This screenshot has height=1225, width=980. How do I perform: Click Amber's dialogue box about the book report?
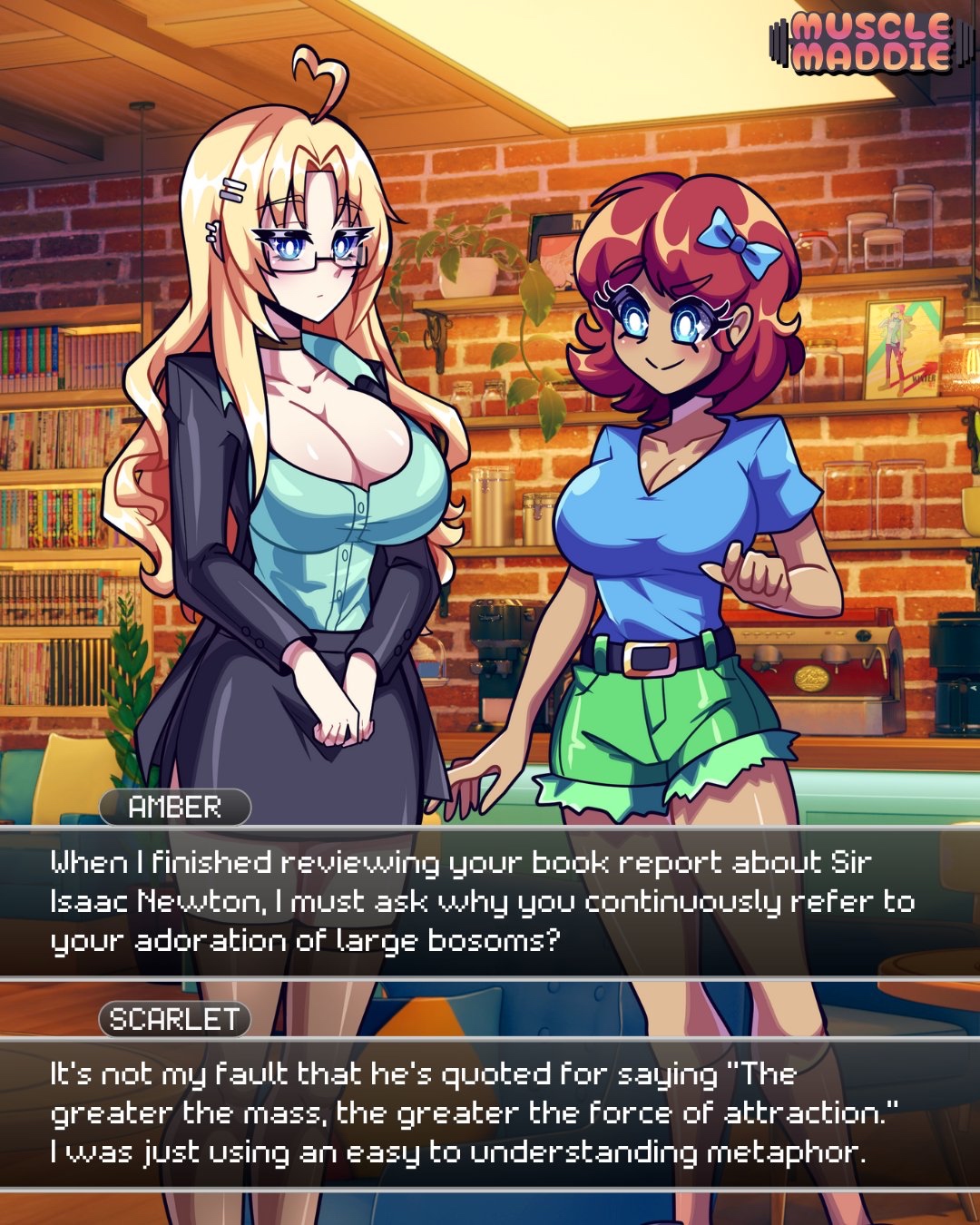click(x=490, y=901)
